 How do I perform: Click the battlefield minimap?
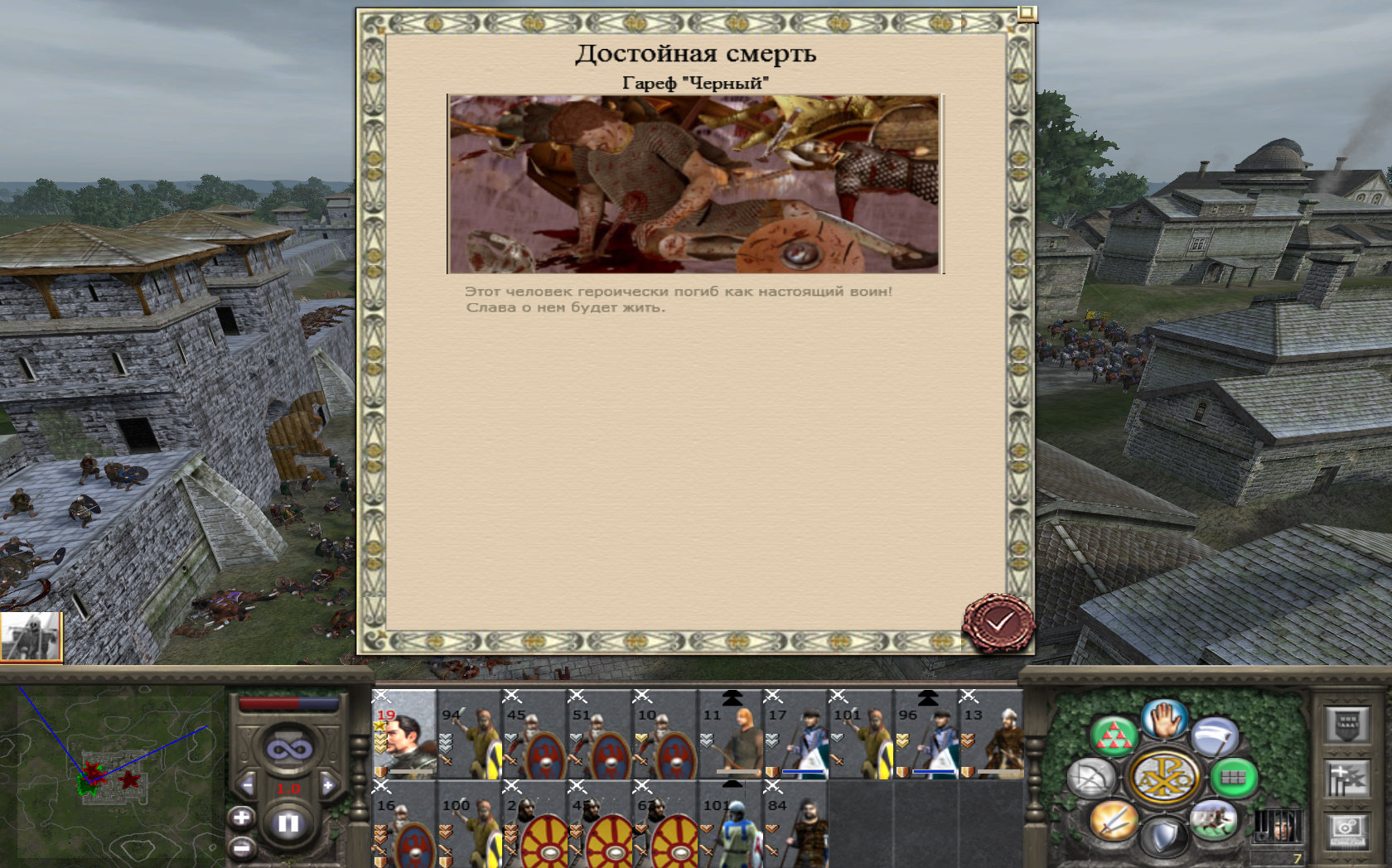112,774
